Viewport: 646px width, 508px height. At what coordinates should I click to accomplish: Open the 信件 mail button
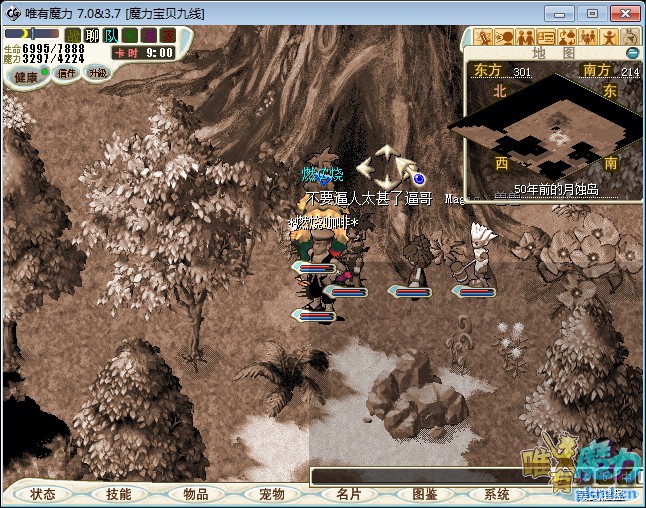click(x=67, y=73)
